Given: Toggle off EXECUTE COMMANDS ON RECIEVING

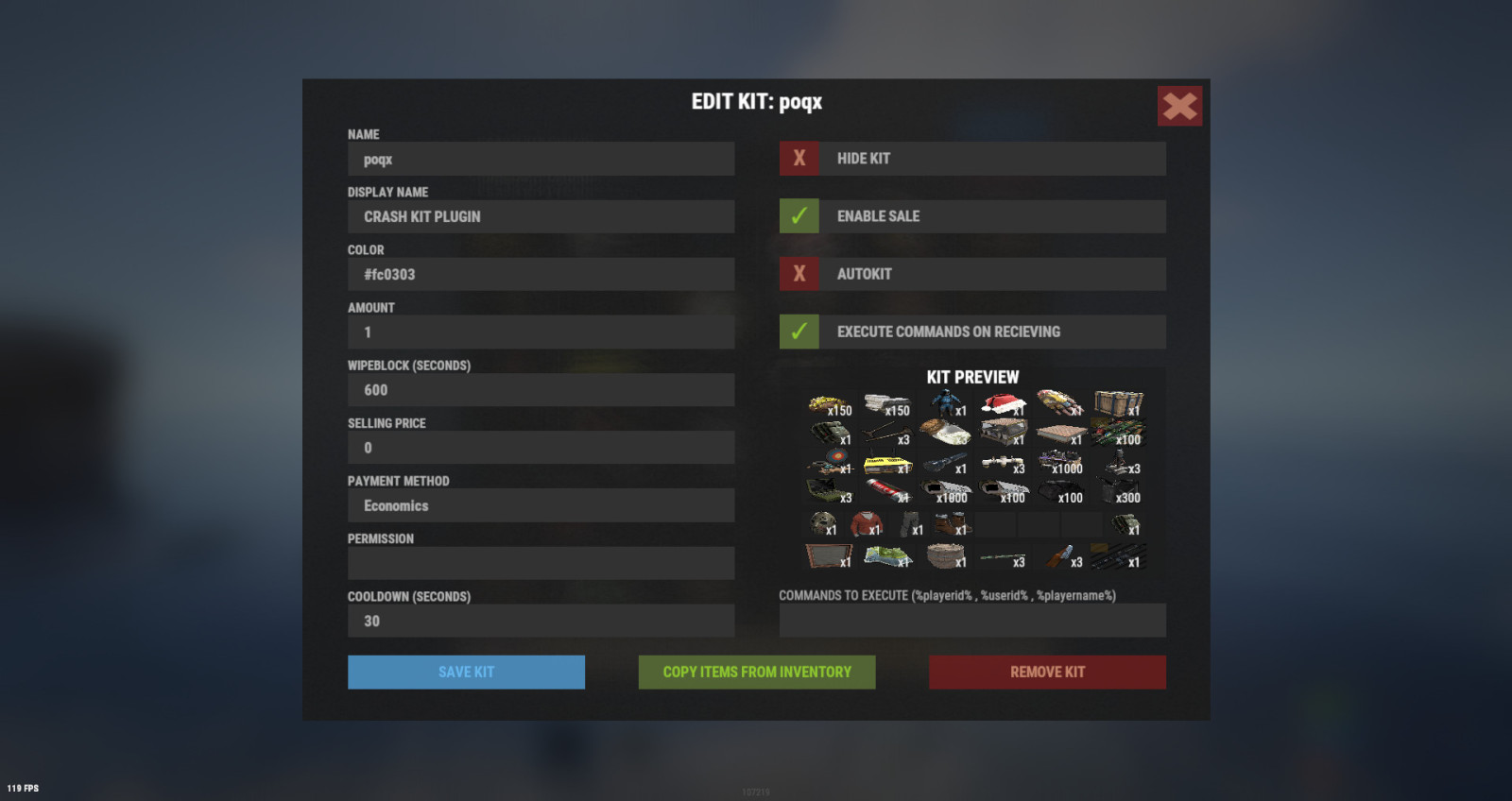Looking at the screenshot, I should coord(799,332).
